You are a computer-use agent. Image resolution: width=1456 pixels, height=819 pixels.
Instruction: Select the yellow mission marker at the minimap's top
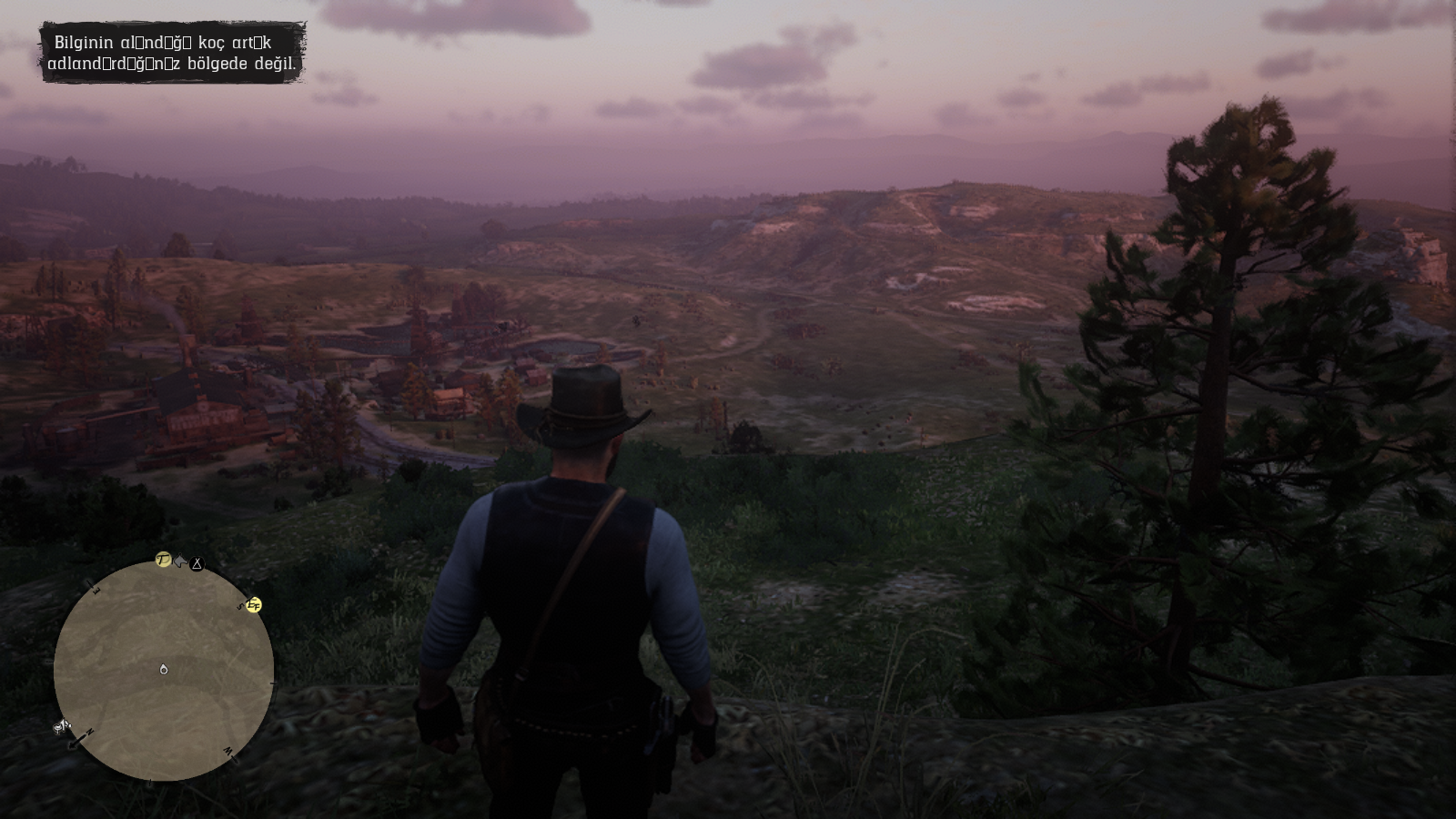point(164,559)
